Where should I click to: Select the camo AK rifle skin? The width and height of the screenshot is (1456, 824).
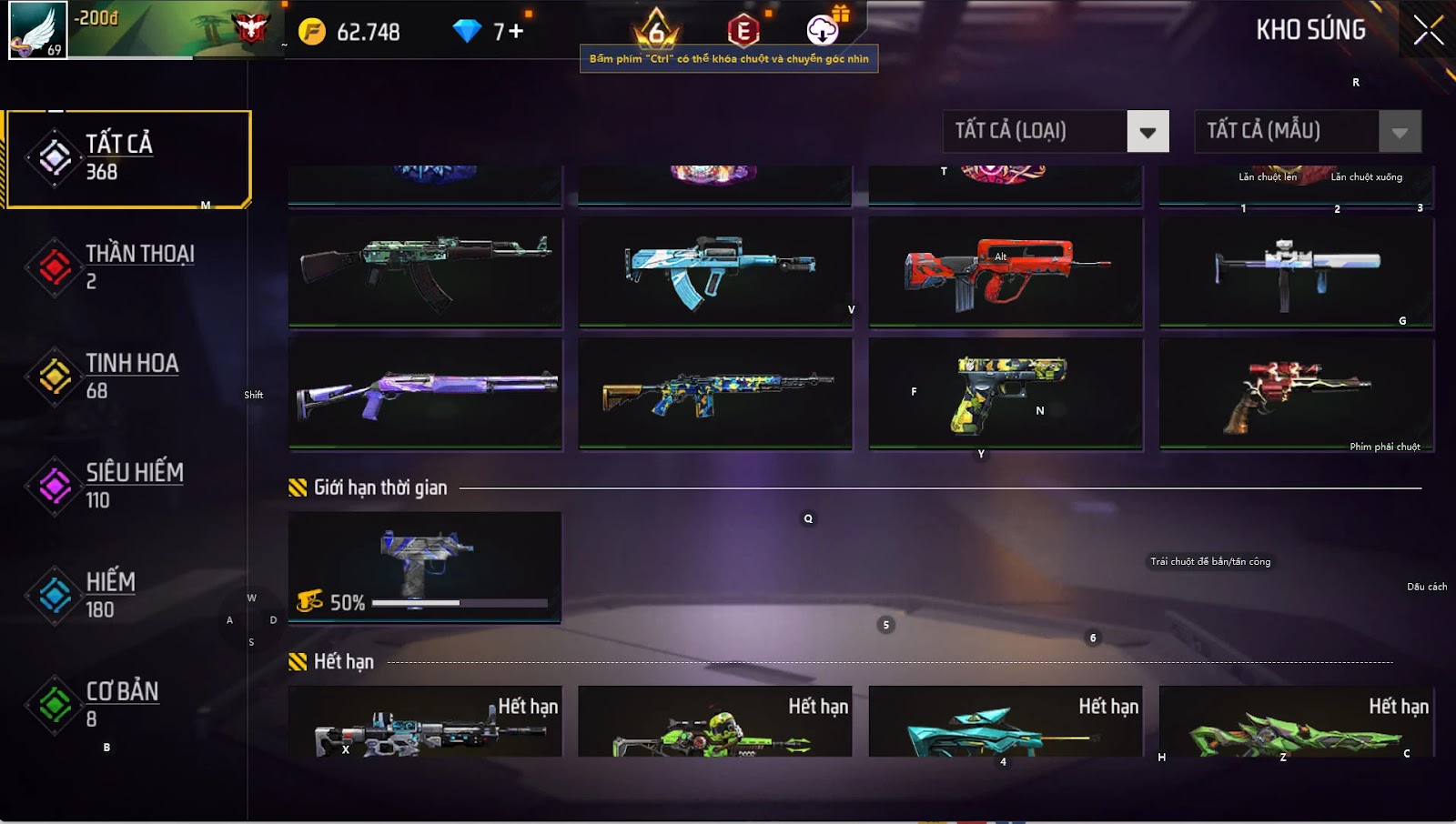click(425, 271)
